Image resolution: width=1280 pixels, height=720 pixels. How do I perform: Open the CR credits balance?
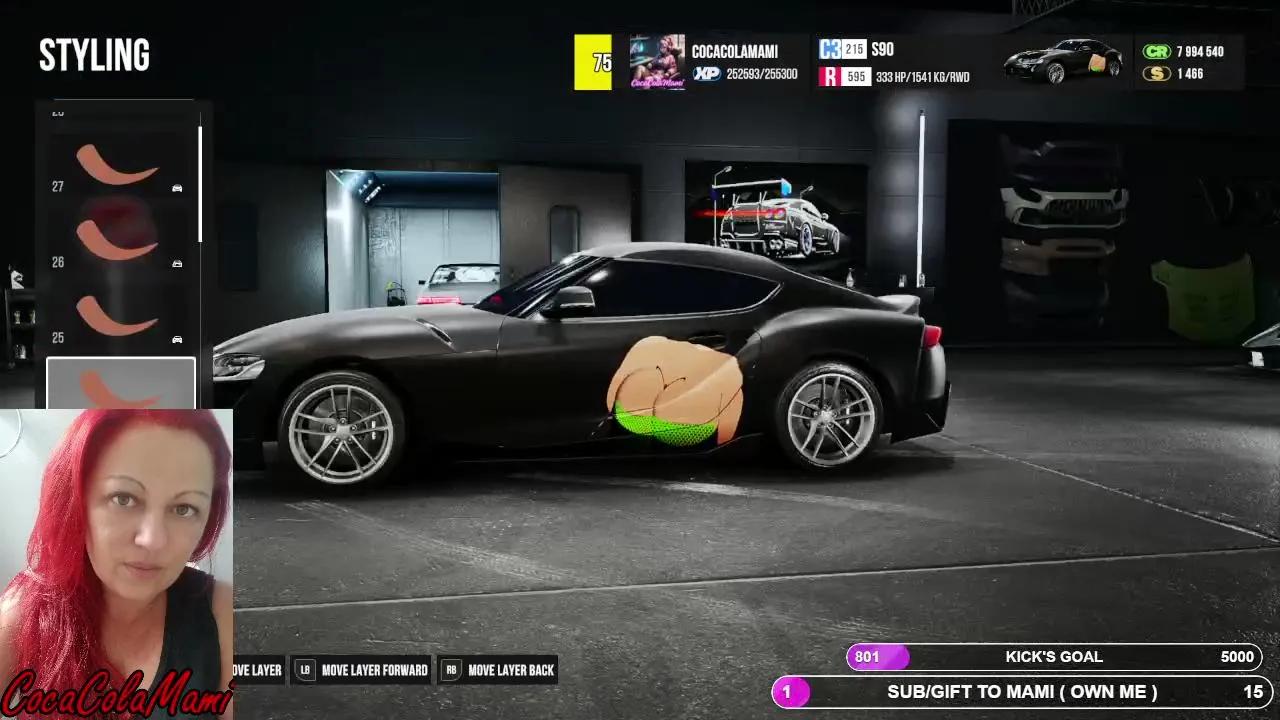coord(1184,51)
